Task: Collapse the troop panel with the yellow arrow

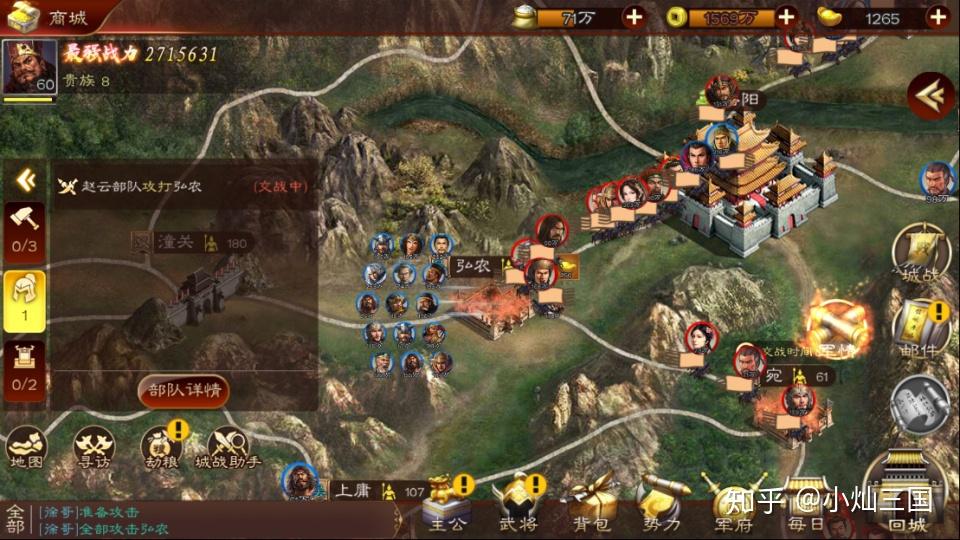Action: [x=26, y=181]
